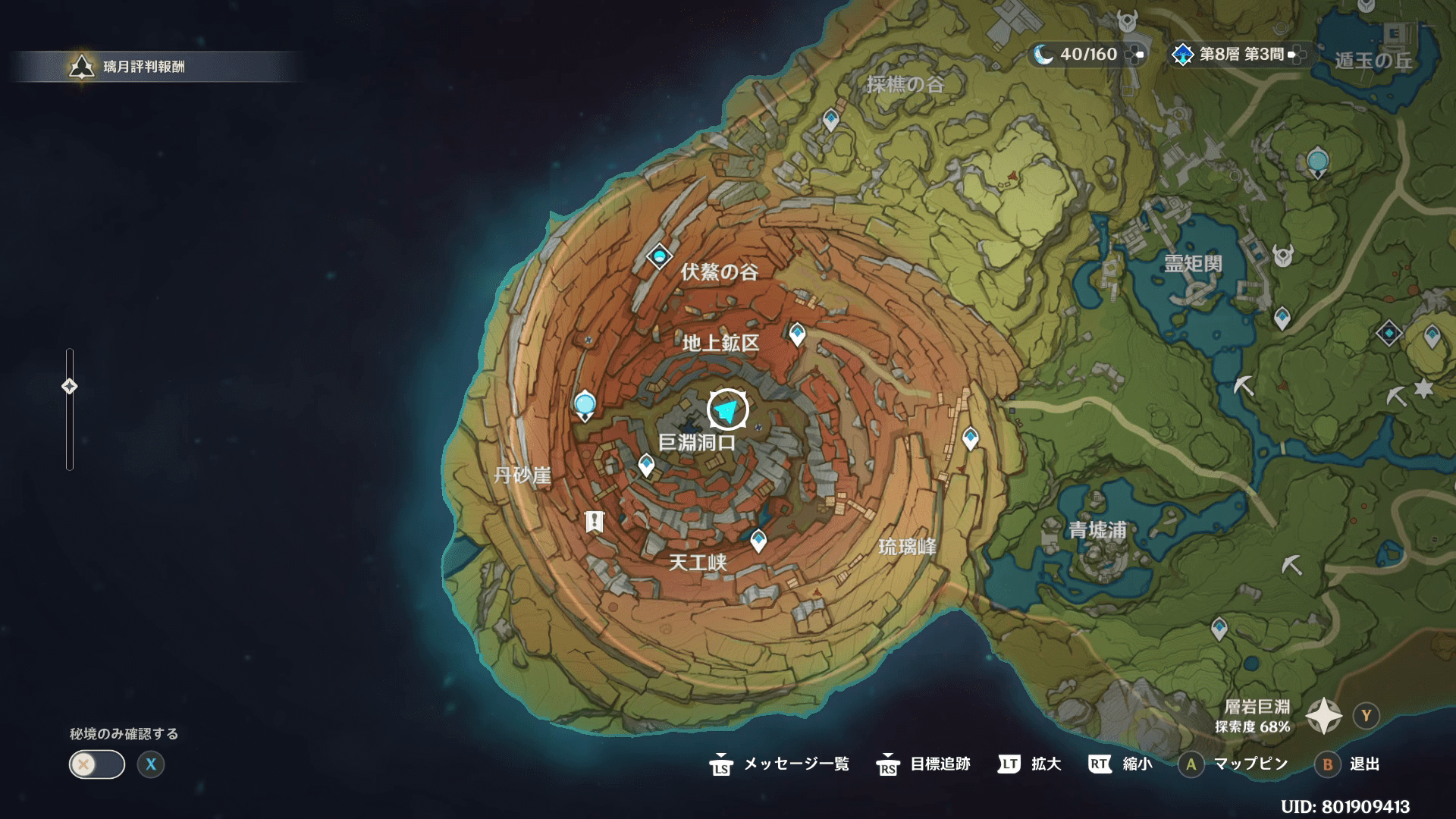The width and height of the screenshot is (1456, 819).
Task: Select the blue orb marker below 遁玉の丘
Action: point(1318,162)
